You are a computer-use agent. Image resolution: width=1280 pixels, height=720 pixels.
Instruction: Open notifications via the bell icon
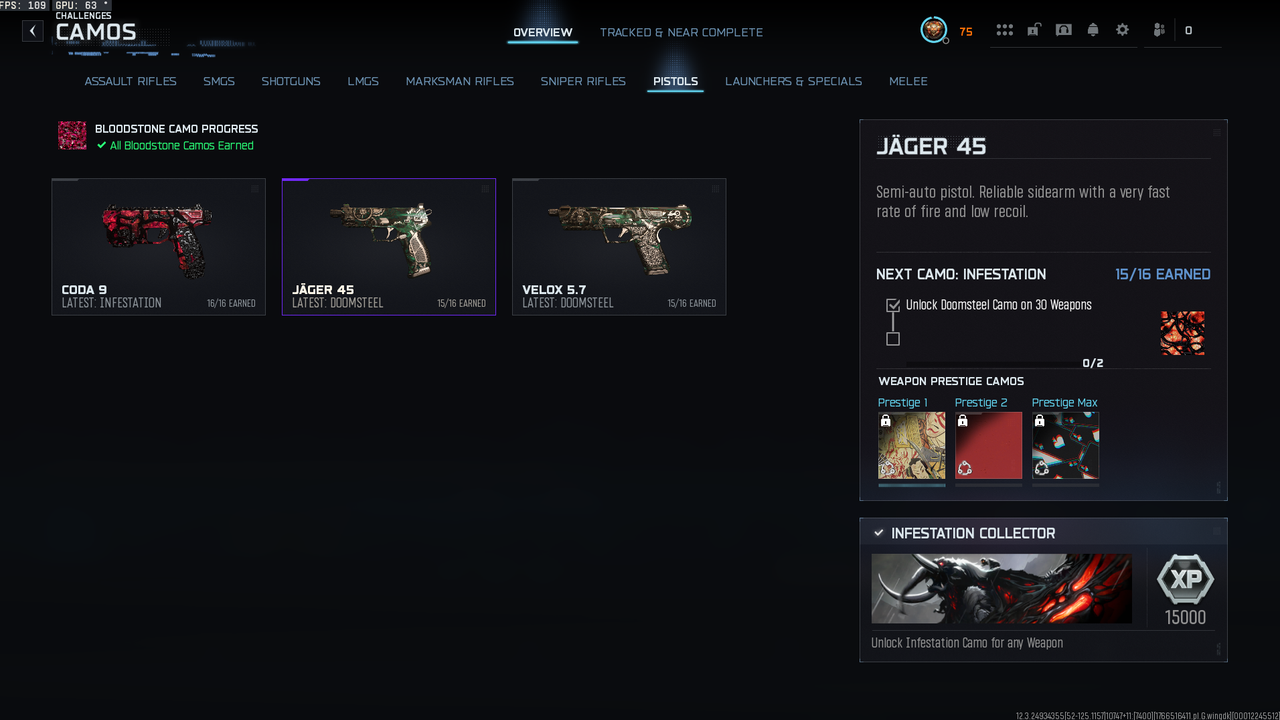(1093, 30)
